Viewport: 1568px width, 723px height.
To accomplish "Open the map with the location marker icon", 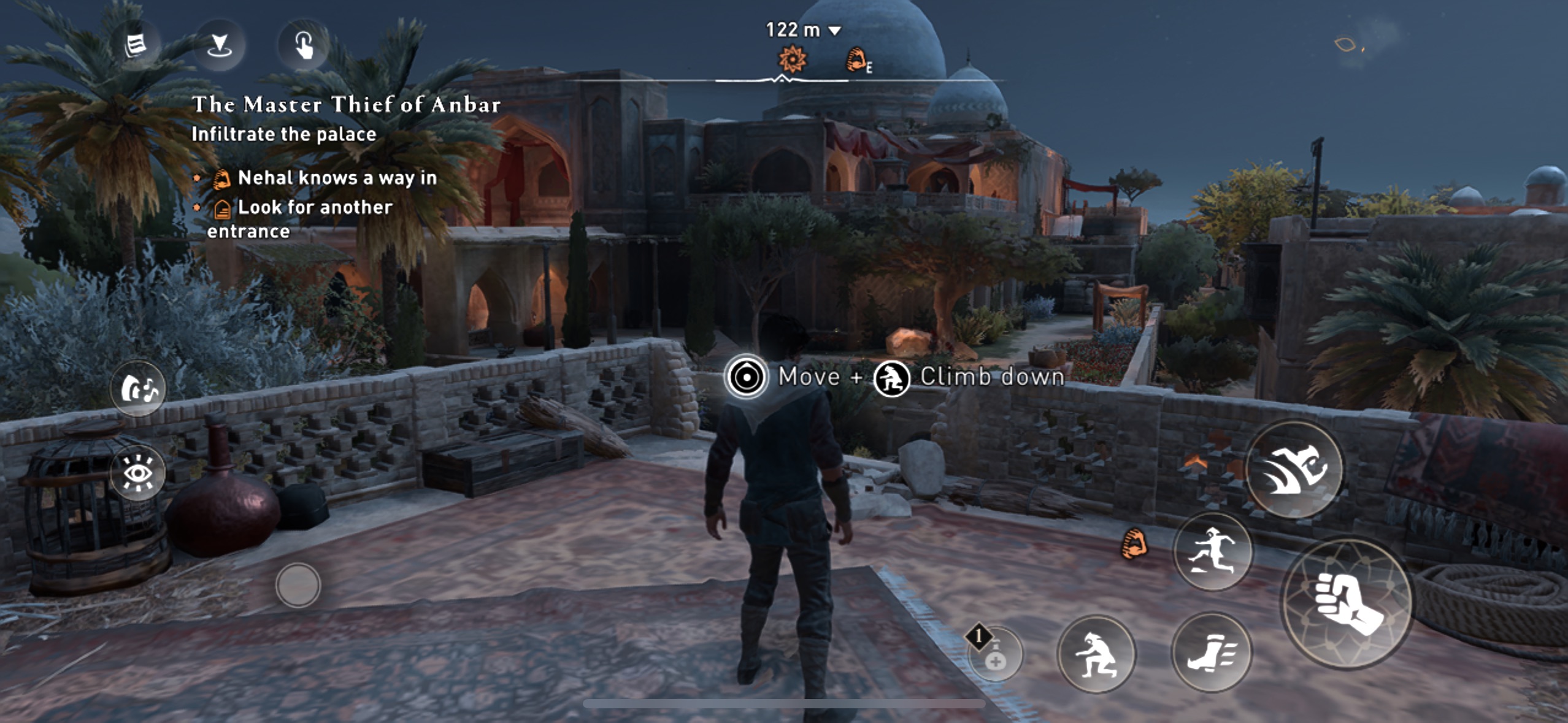I will pyautogui.click(x=219, y=45).
